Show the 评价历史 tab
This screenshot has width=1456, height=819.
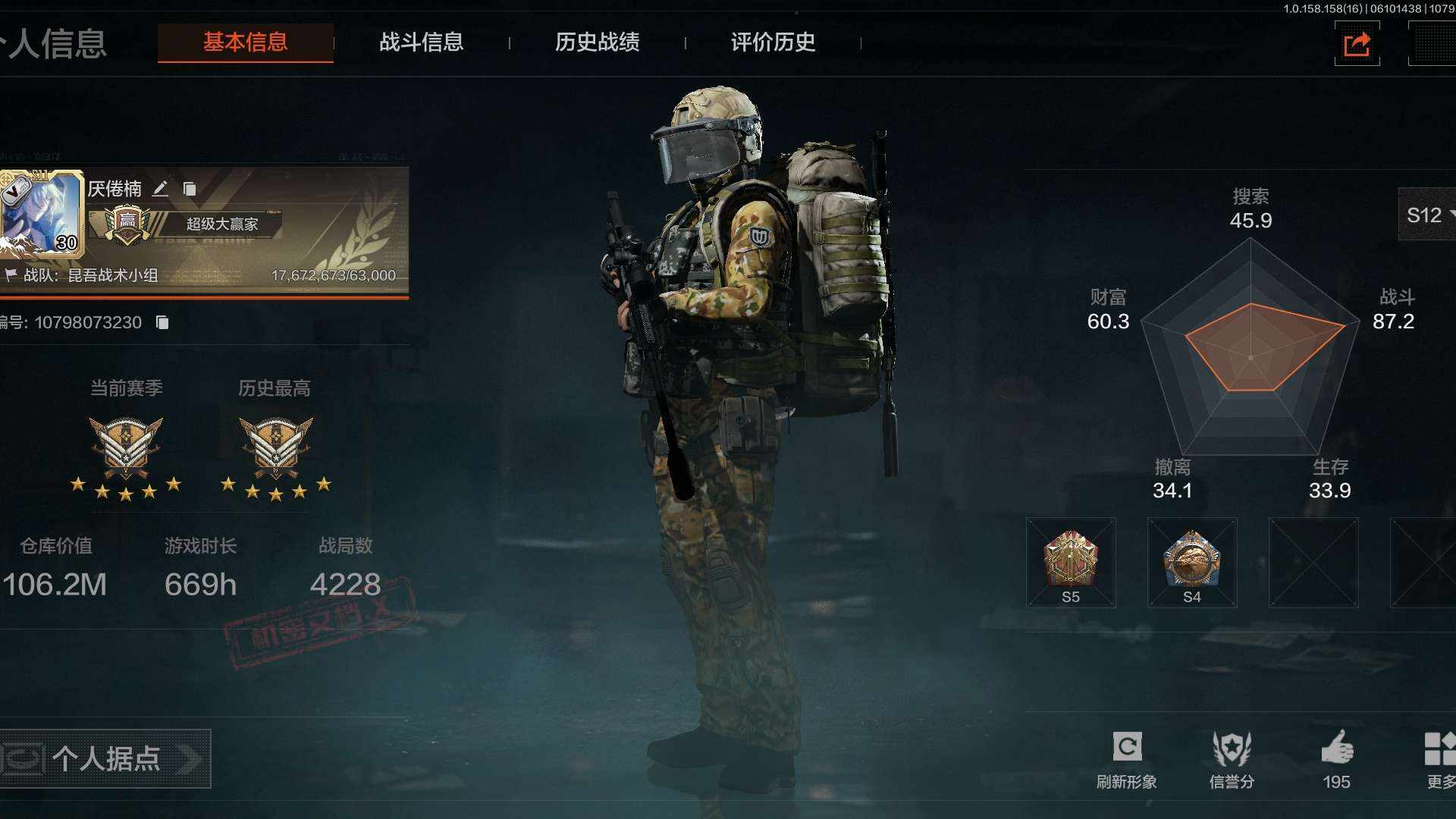pos(773,42)
